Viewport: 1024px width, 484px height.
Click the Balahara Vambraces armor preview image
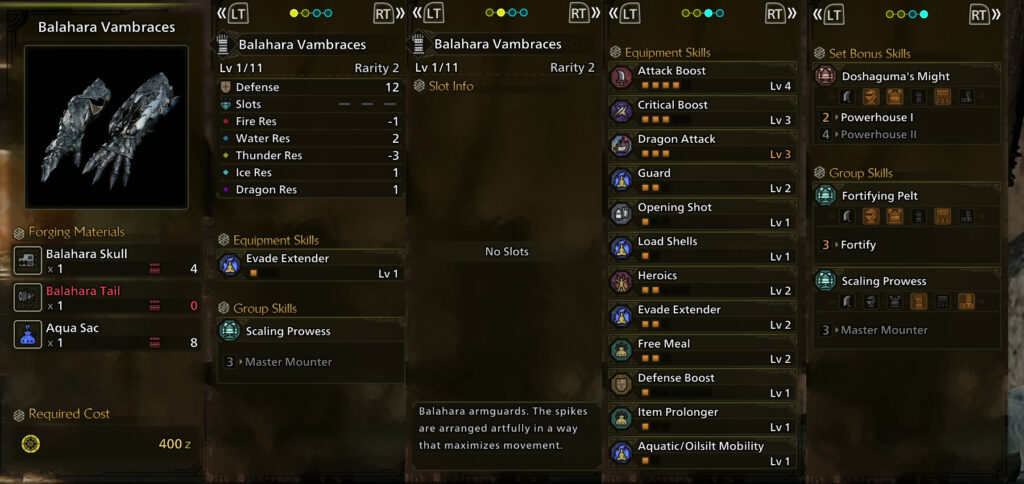(x=106, y=126)
